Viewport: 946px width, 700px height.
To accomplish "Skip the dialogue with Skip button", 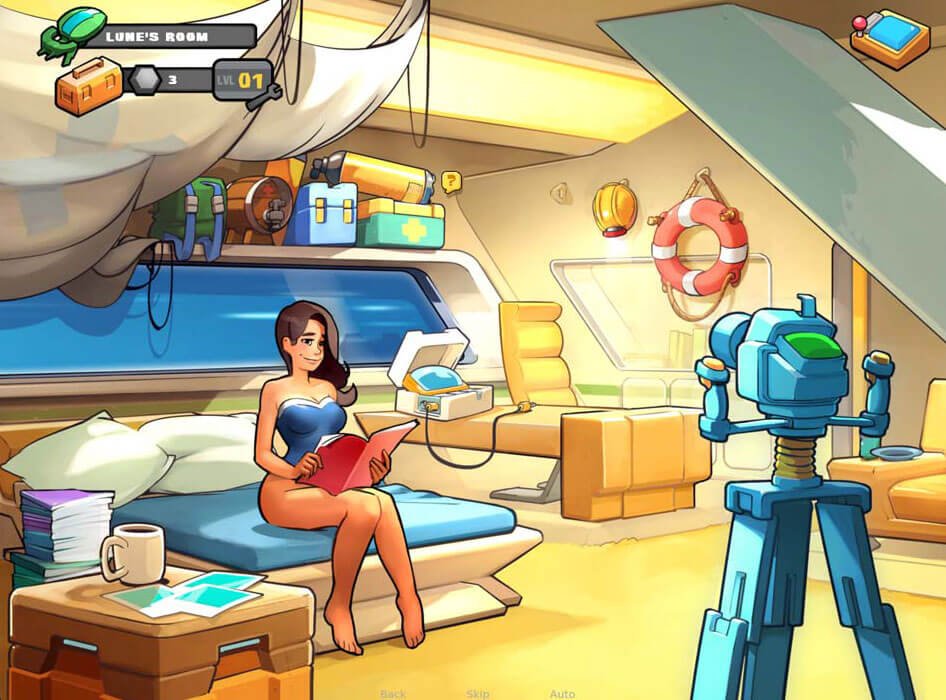I will pyautogui.click(x=478, y=694).
